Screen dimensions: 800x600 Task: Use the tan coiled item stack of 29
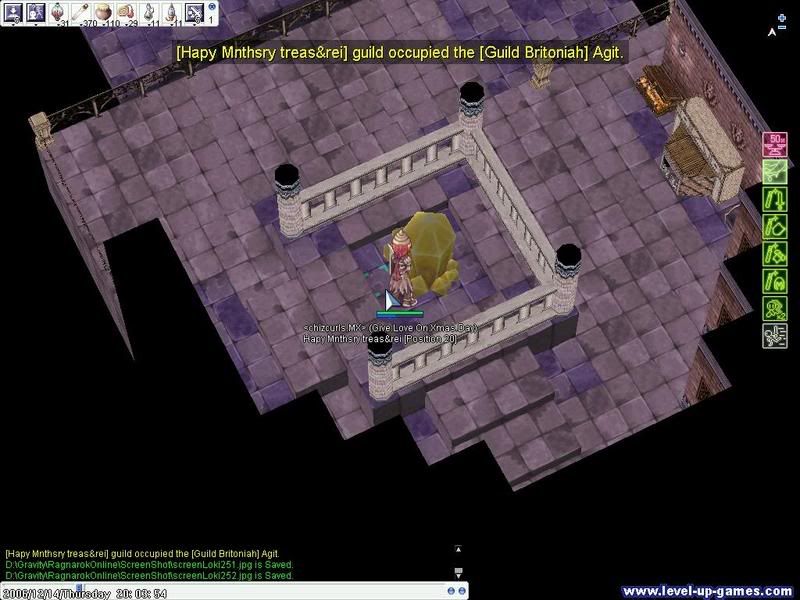pyautogui.click(x=129, y=12)
